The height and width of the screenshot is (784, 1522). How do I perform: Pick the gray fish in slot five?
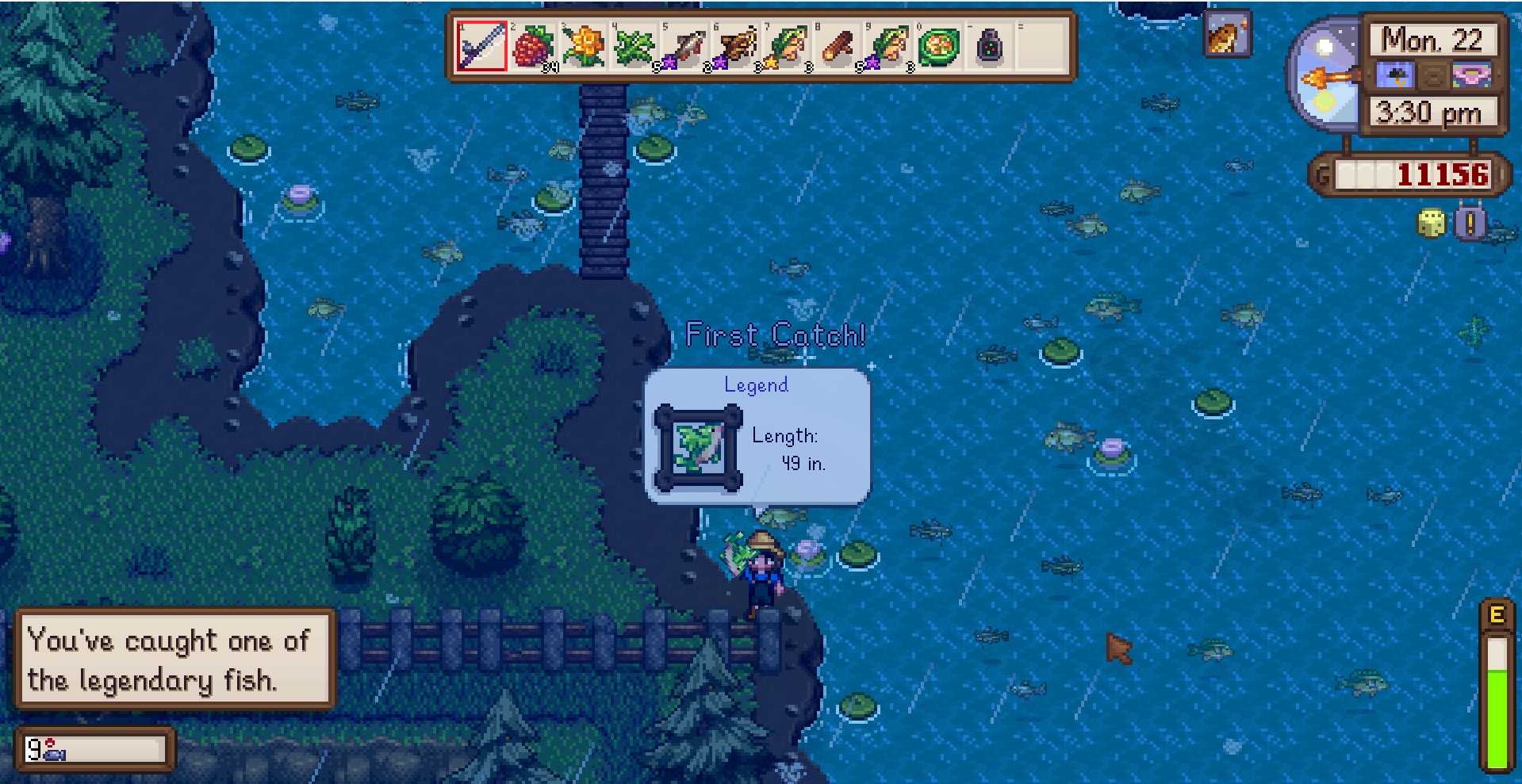coord(685,46)
